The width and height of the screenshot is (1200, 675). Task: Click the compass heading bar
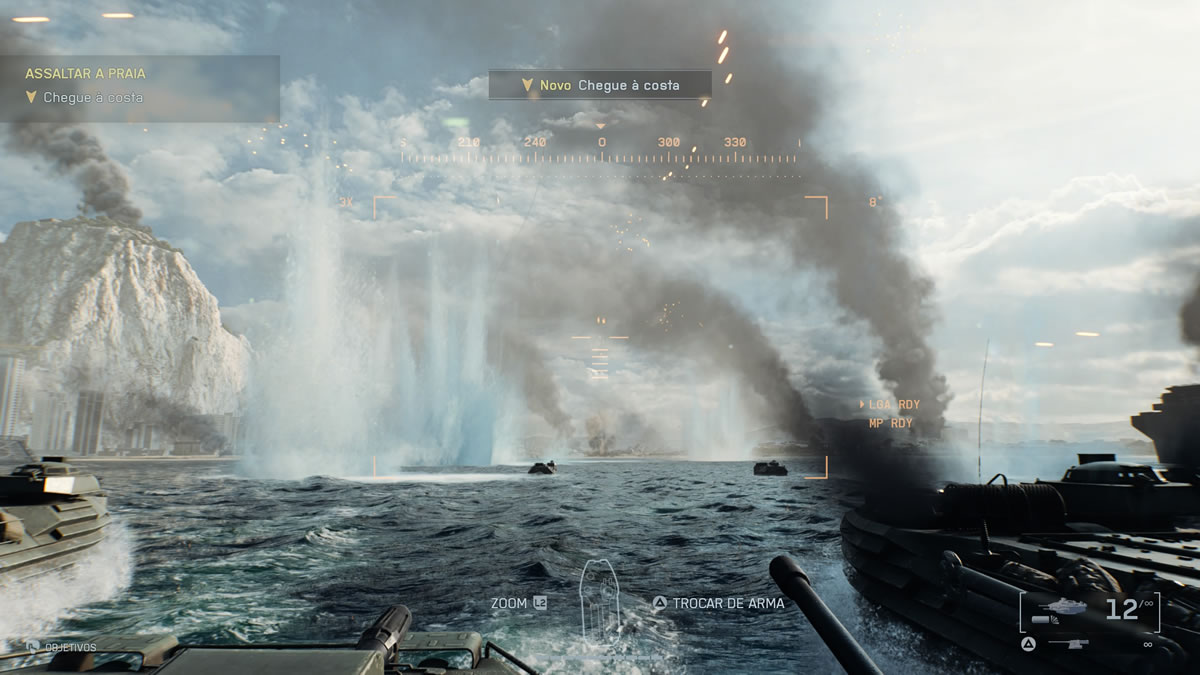[600, 150]
